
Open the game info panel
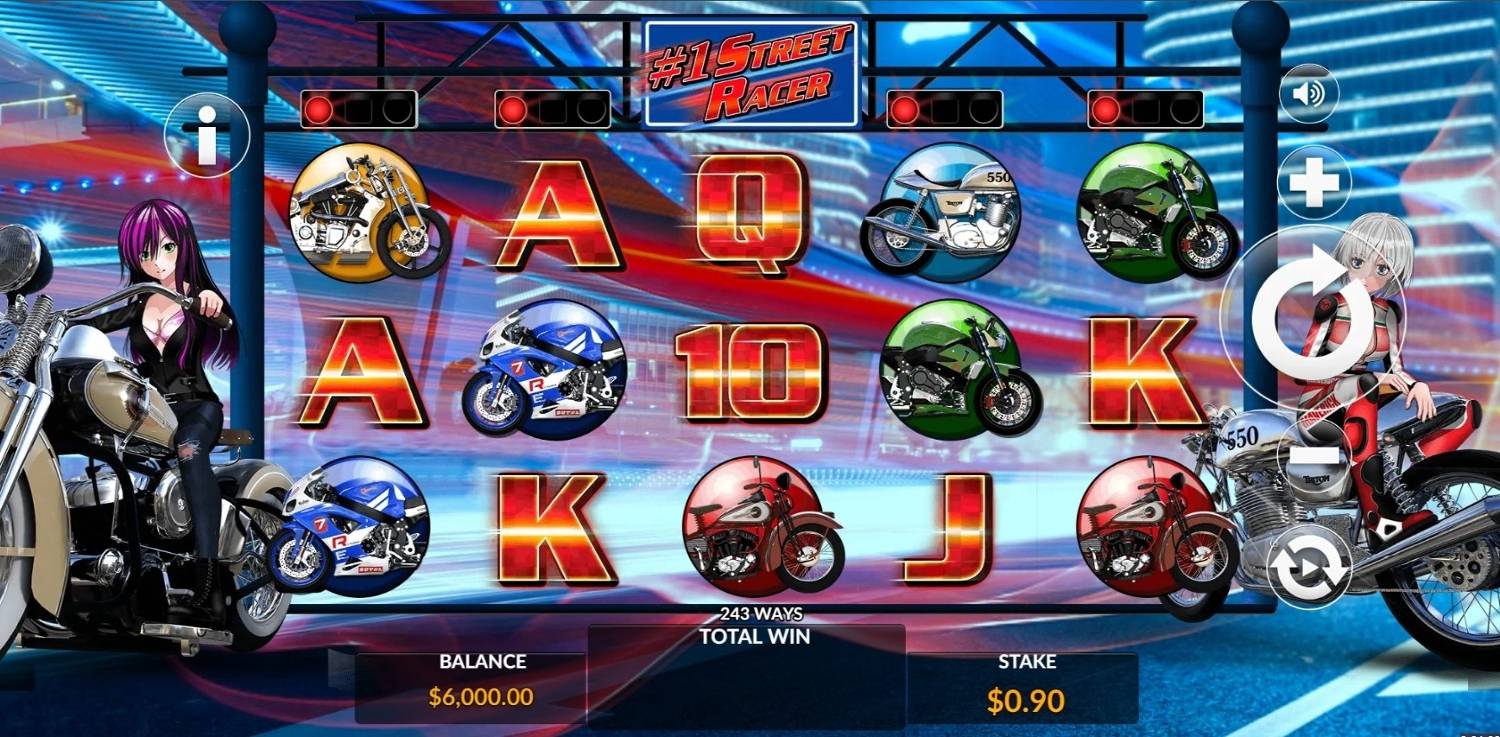208,139
